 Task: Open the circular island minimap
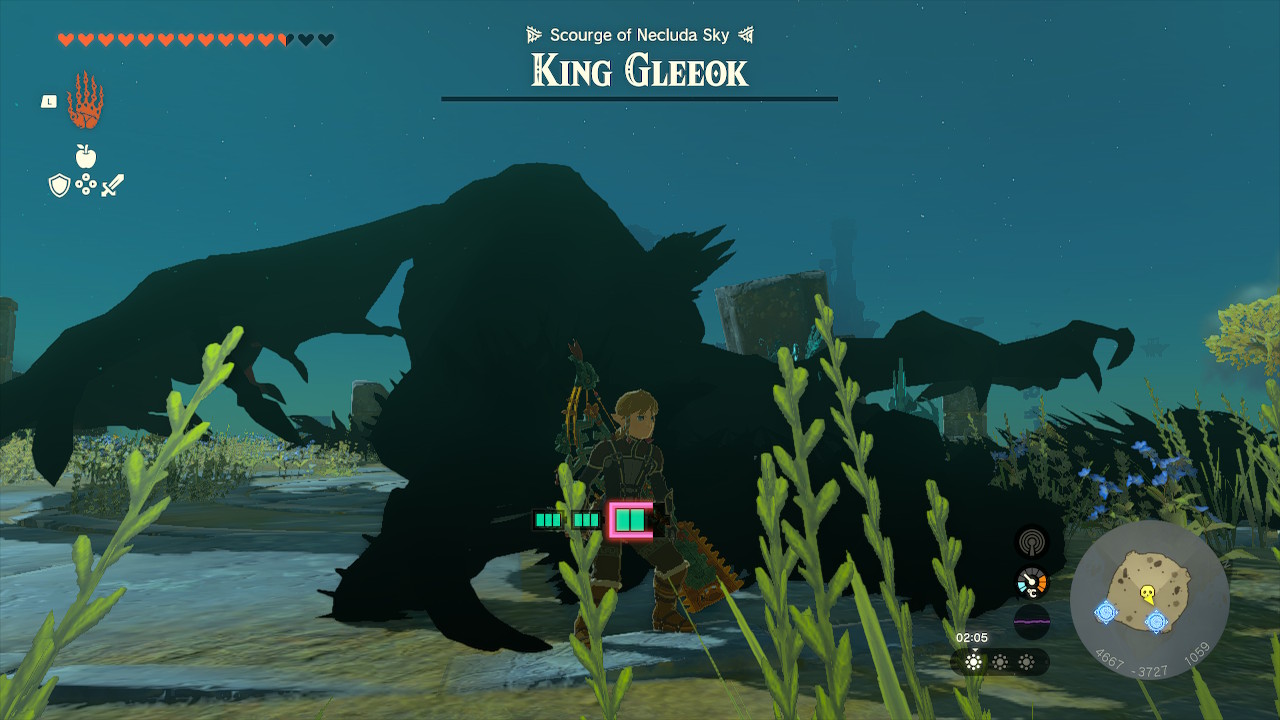coord(1149,599)
